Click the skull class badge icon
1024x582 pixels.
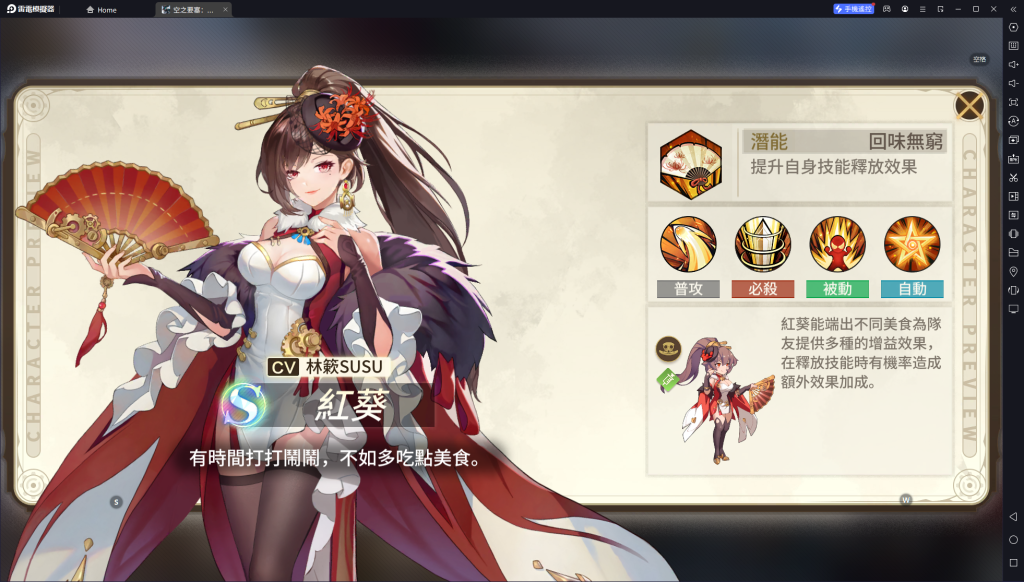(668, 349)
